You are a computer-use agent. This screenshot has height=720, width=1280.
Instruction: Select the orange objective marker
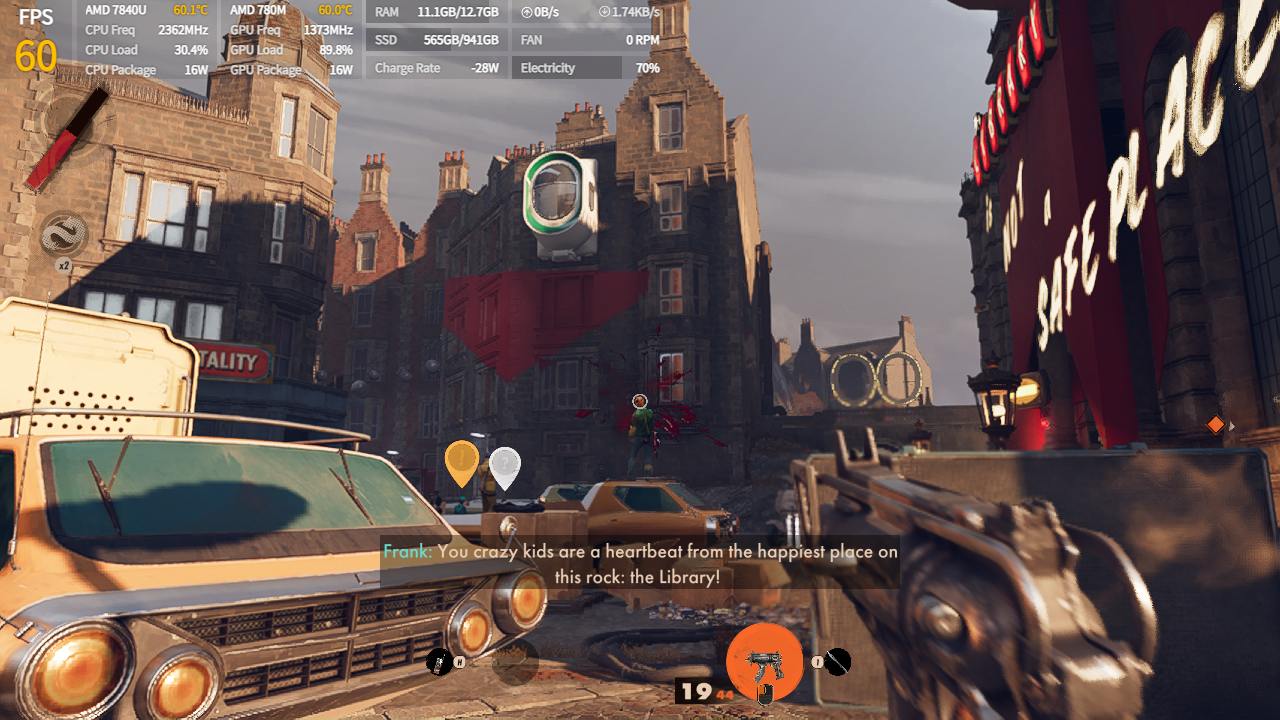[x=462, y=463]
